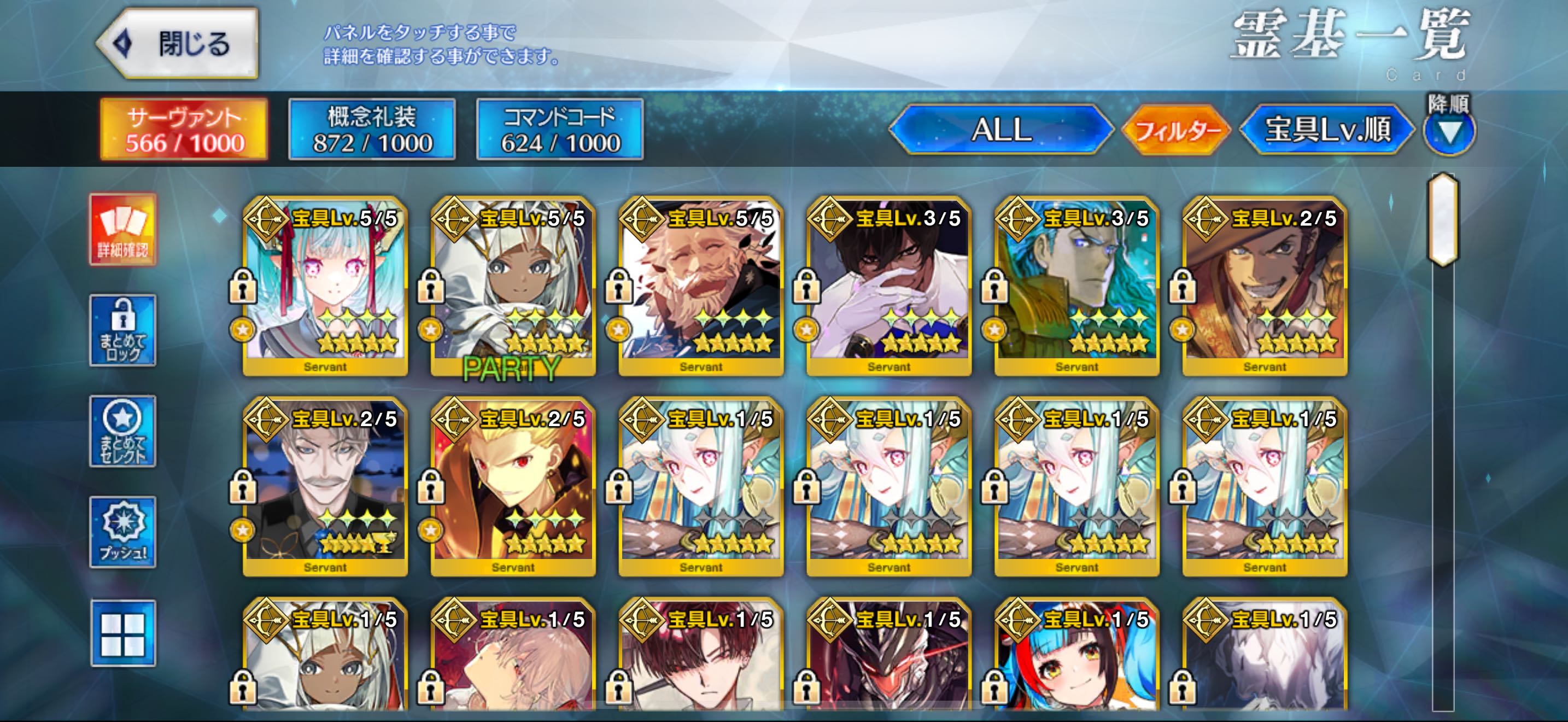Change grid layout with four-square icon
The image size is (1568, 722).
pos(123,633)
